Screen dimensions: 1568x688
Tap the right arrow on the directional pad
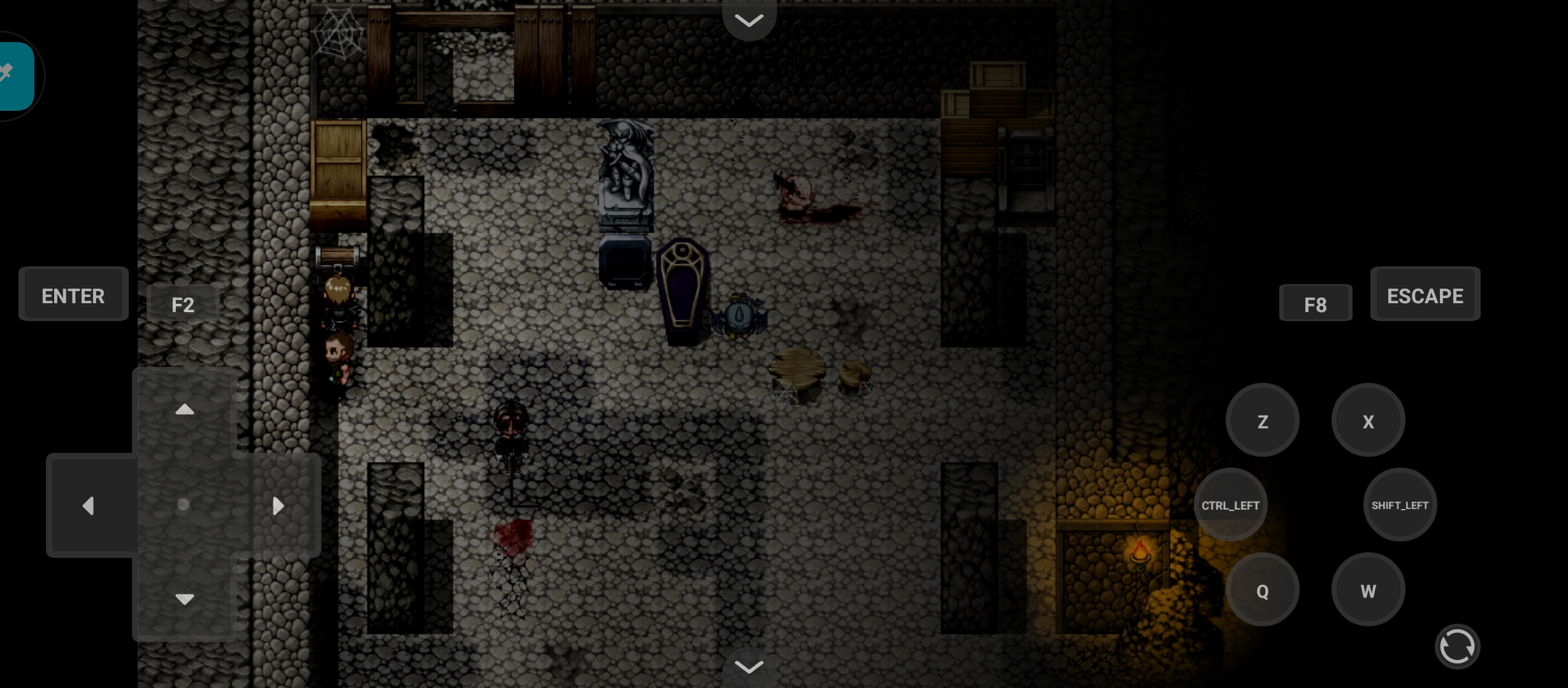(279, 505)
